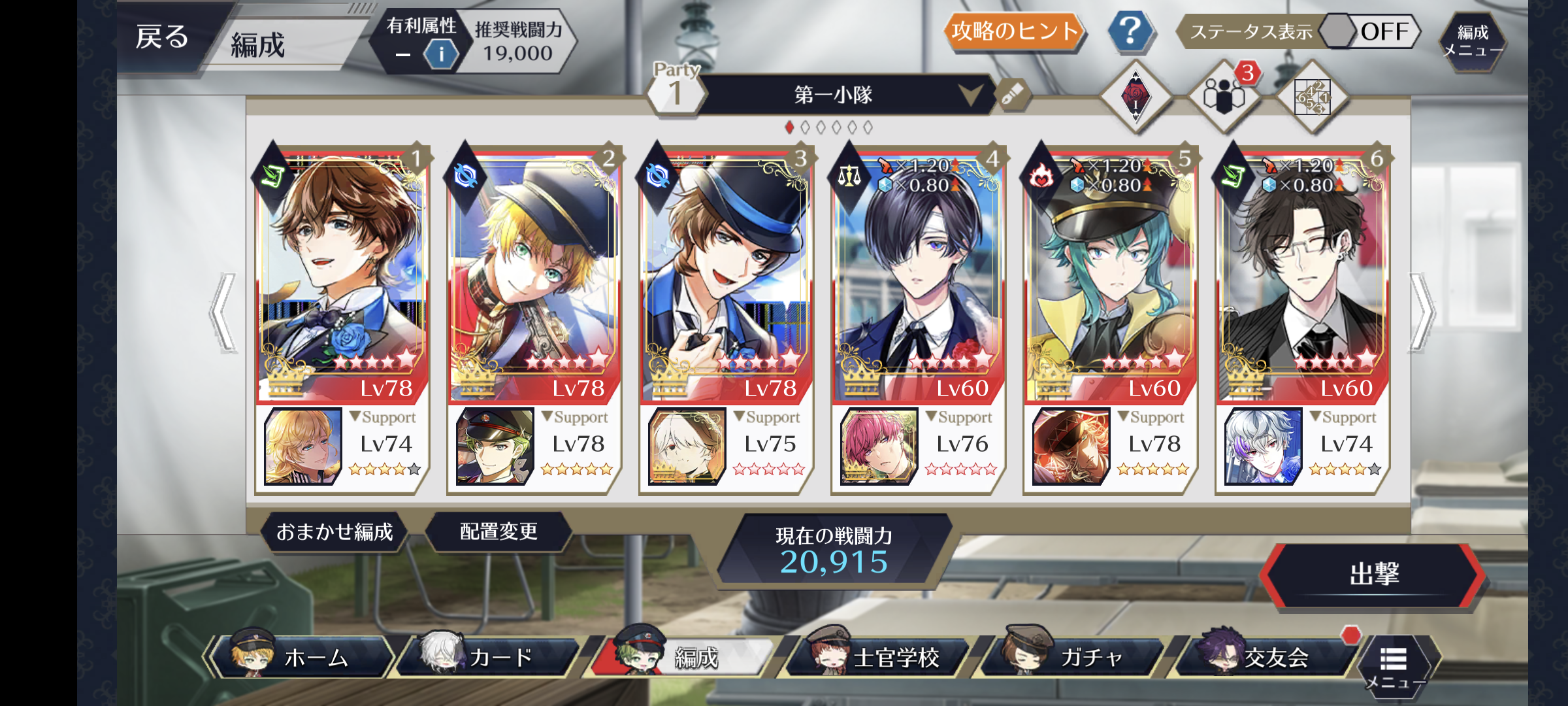Open the ガチャ gacha tab

coord(1075,657)
